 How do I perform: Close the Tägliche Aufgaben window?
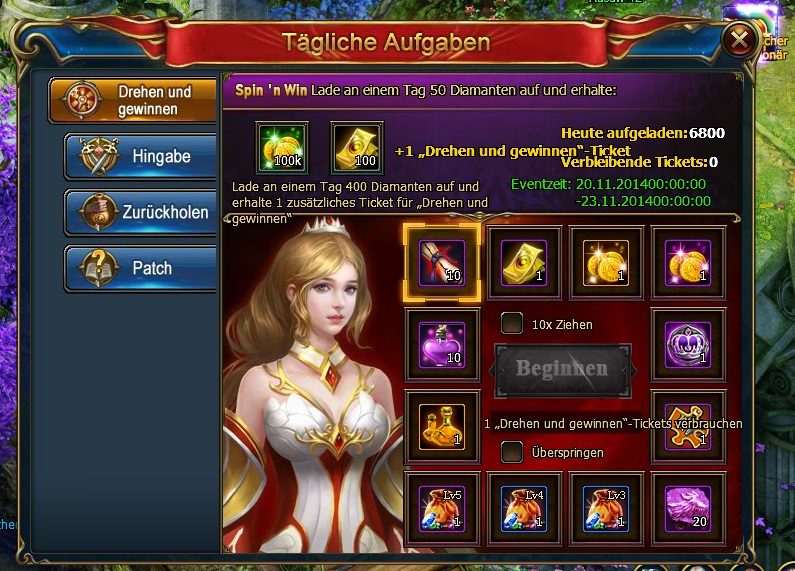tap(739, 40)
